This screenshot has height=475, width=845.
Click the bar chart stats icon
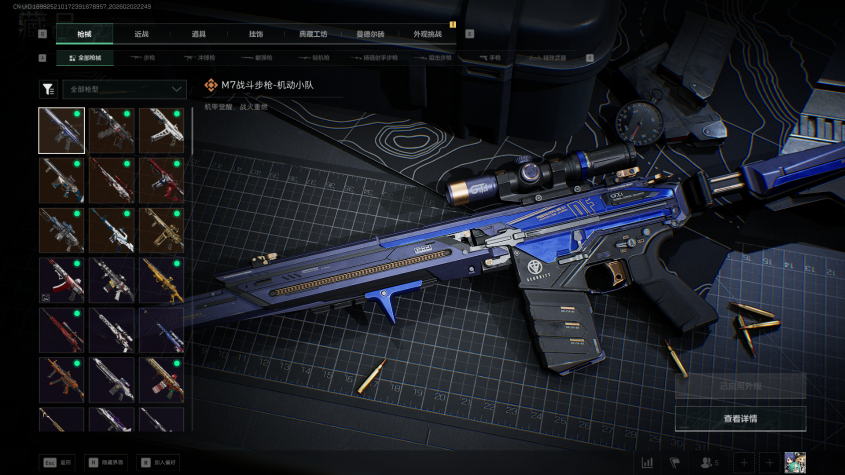[647, 462]
